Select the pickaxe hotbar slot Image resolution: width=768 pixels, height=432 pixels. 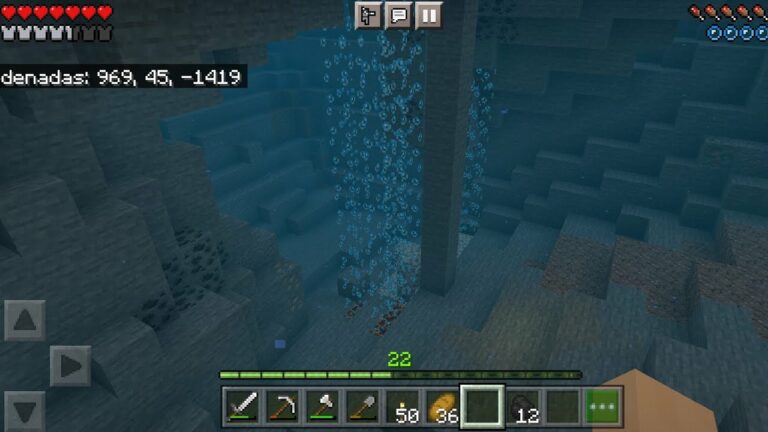[282, 407]
